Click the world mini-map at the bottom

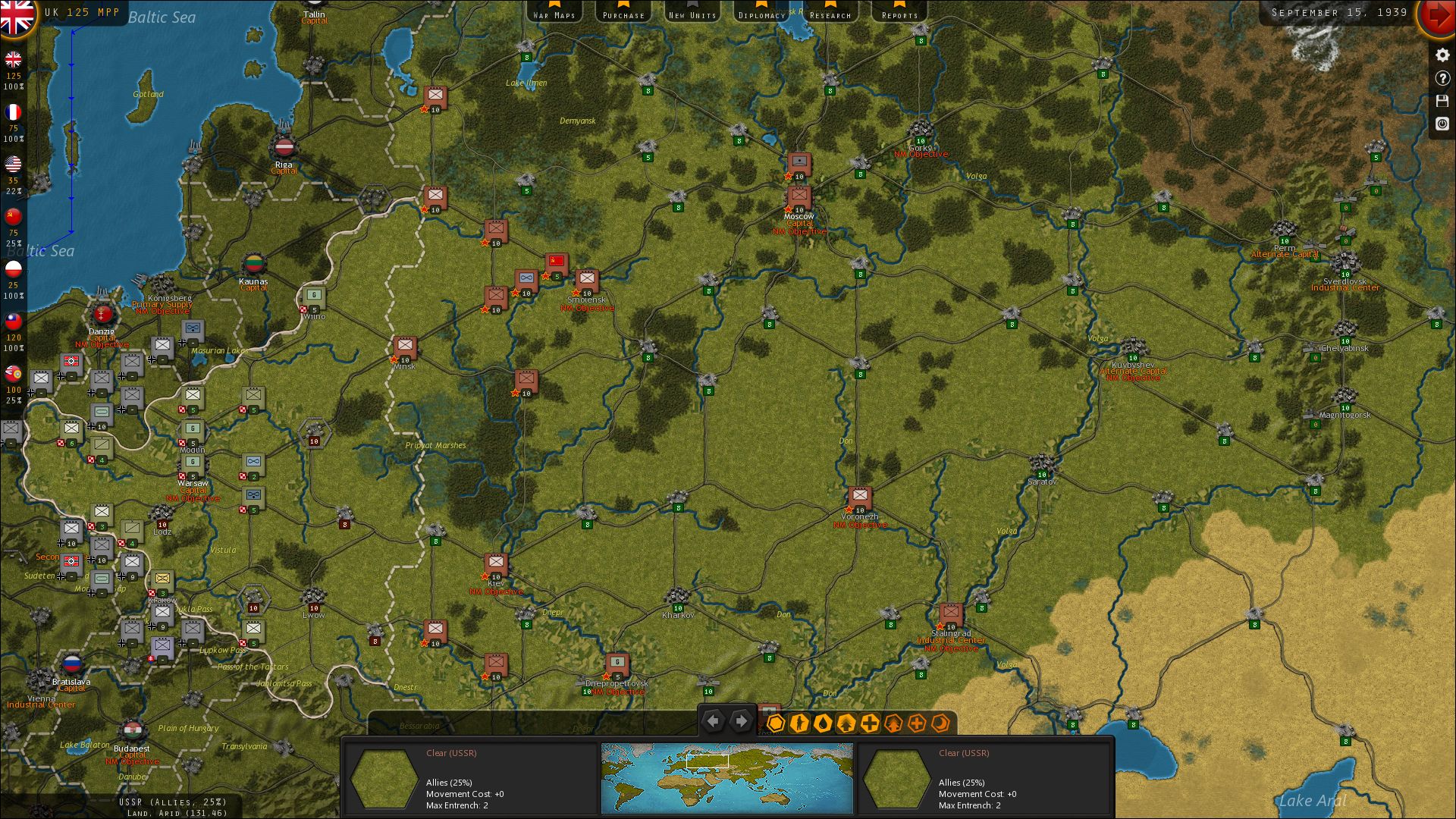[x=726, y=778]
